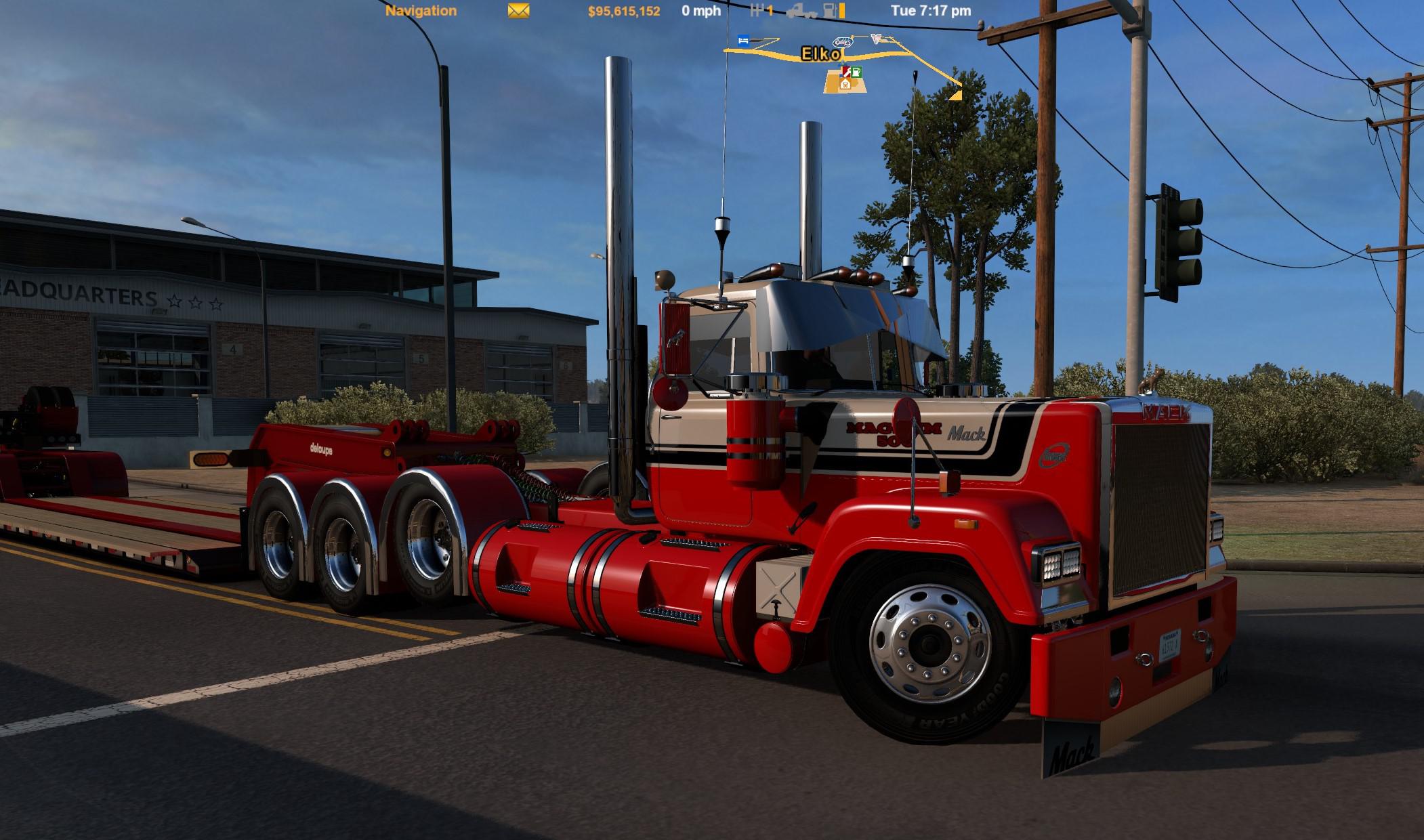The image size is (1424, 840).
Task: Open the yellow mail envelope icon
Action: pos(518,11)
